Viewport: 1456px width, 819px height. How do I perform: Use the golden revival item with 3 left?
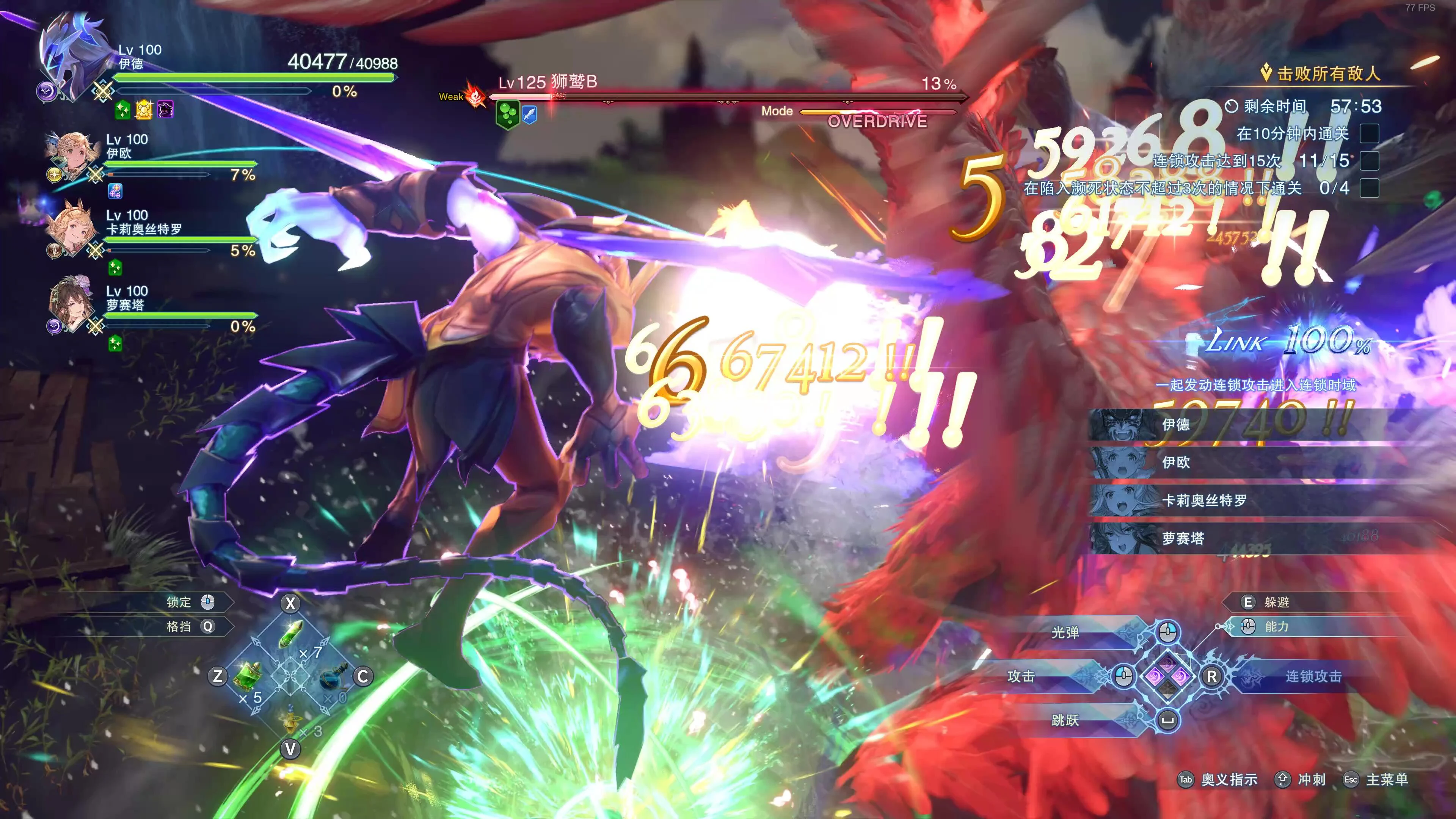click(290, 721)
